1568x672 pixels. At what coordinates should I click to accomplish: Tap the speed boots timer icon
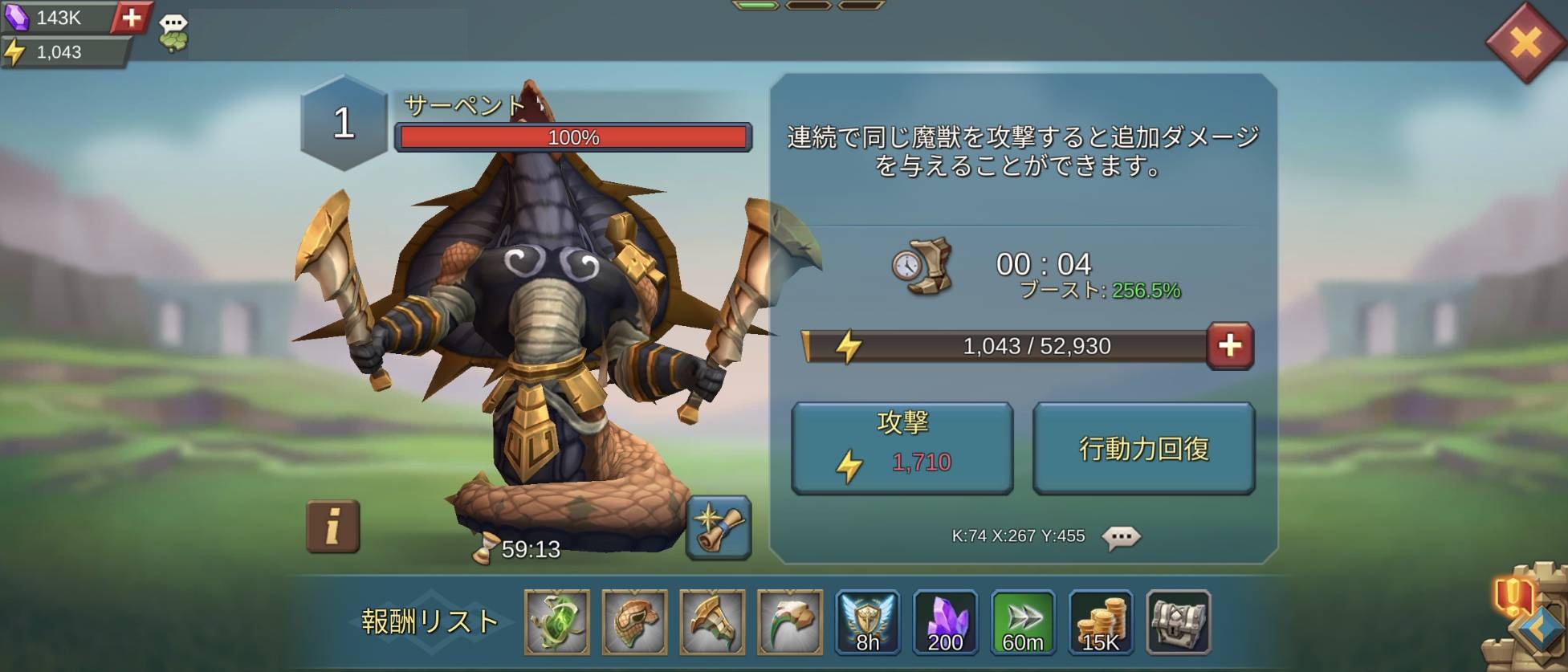tap(922, 266)
